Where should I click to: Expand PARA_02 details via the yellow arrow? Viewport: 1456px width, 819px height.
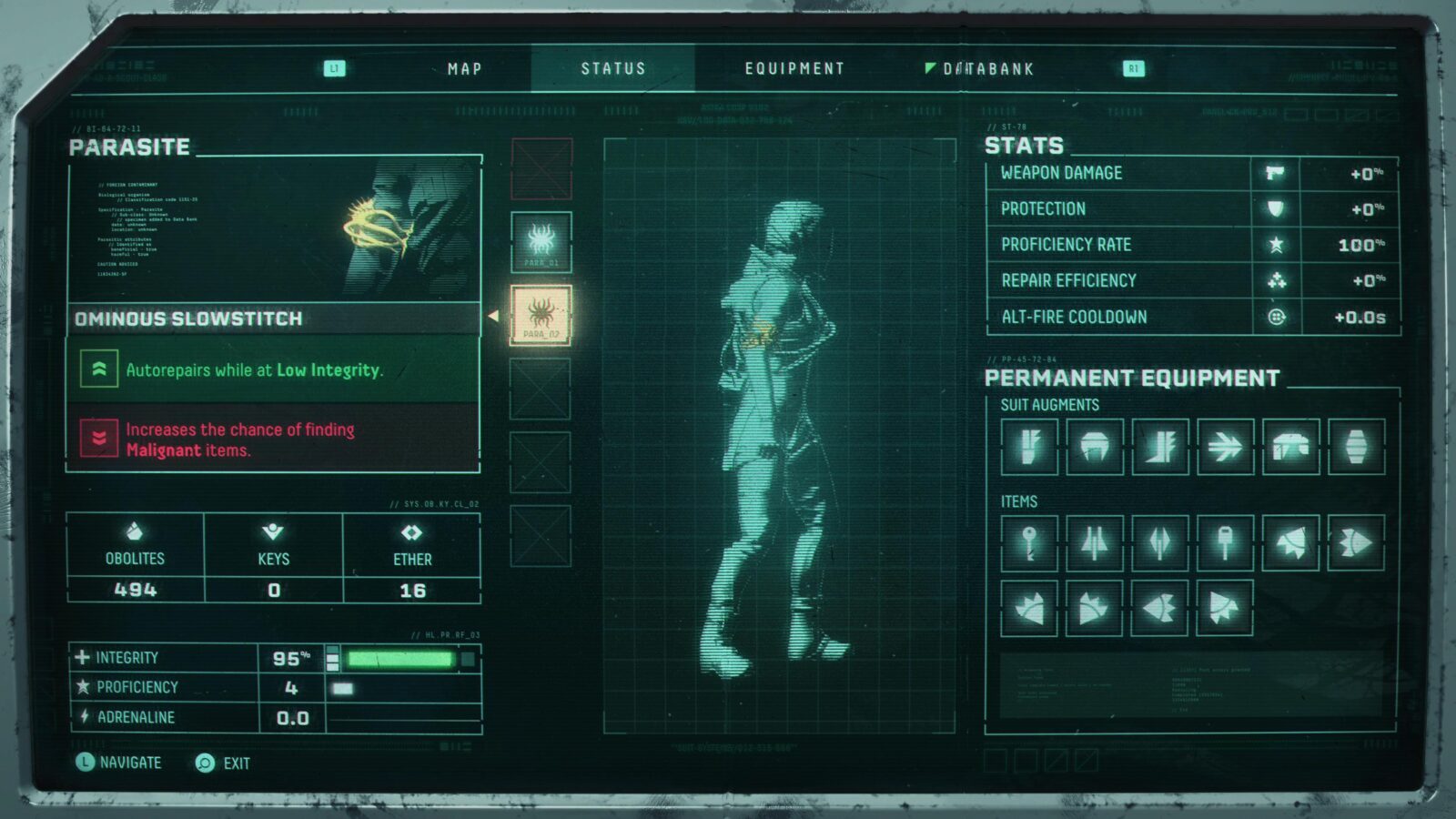[491, 315]
